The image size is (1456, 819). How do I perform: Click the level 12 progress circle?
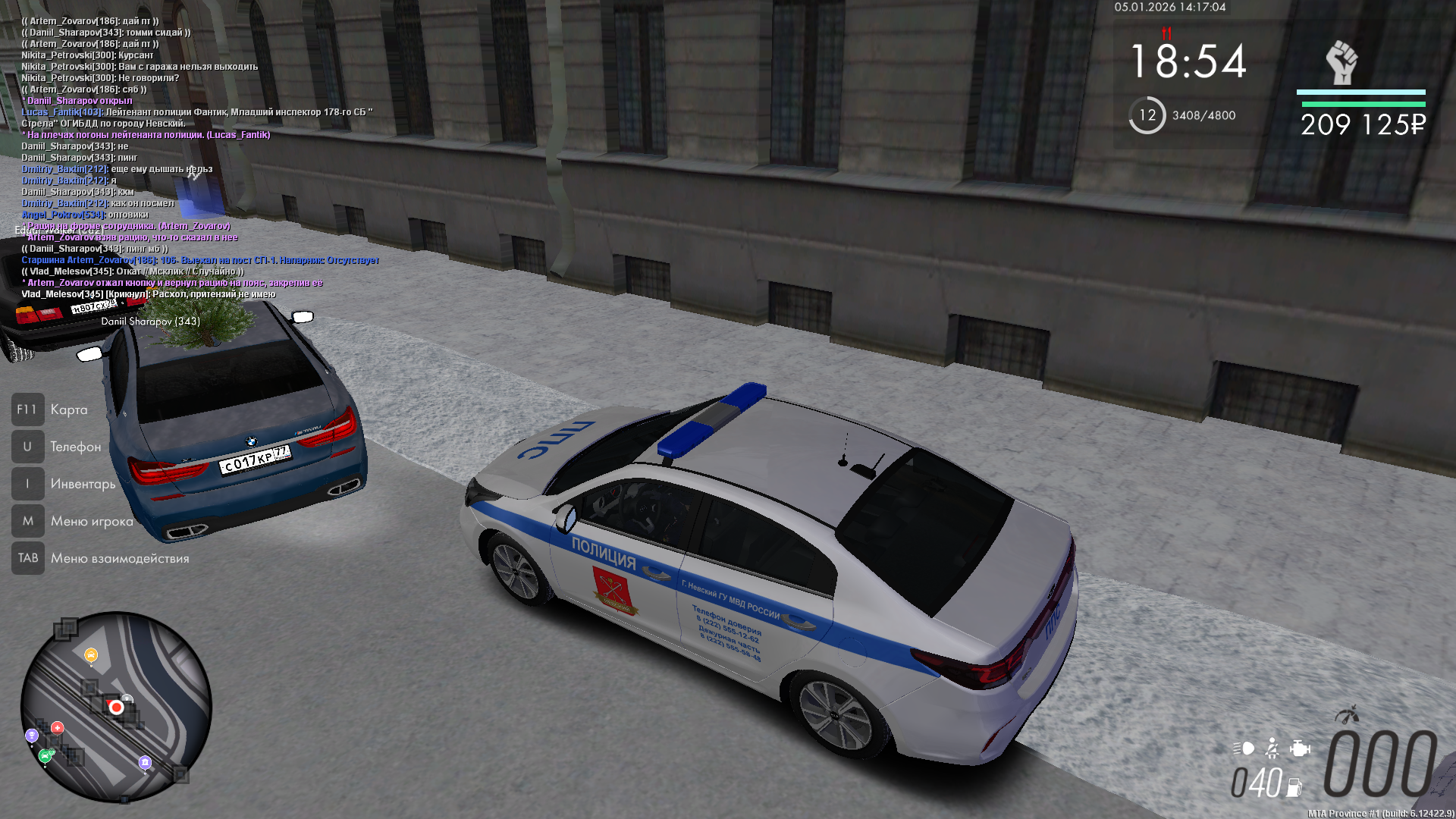pyautogui.click(x=1147, y=115)
